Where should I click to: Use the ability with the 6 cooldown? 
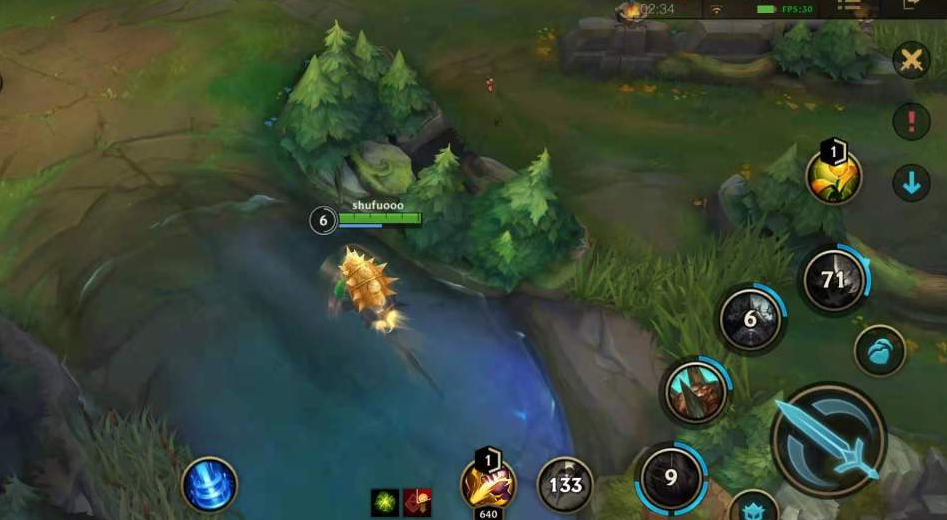pos(751,320)
